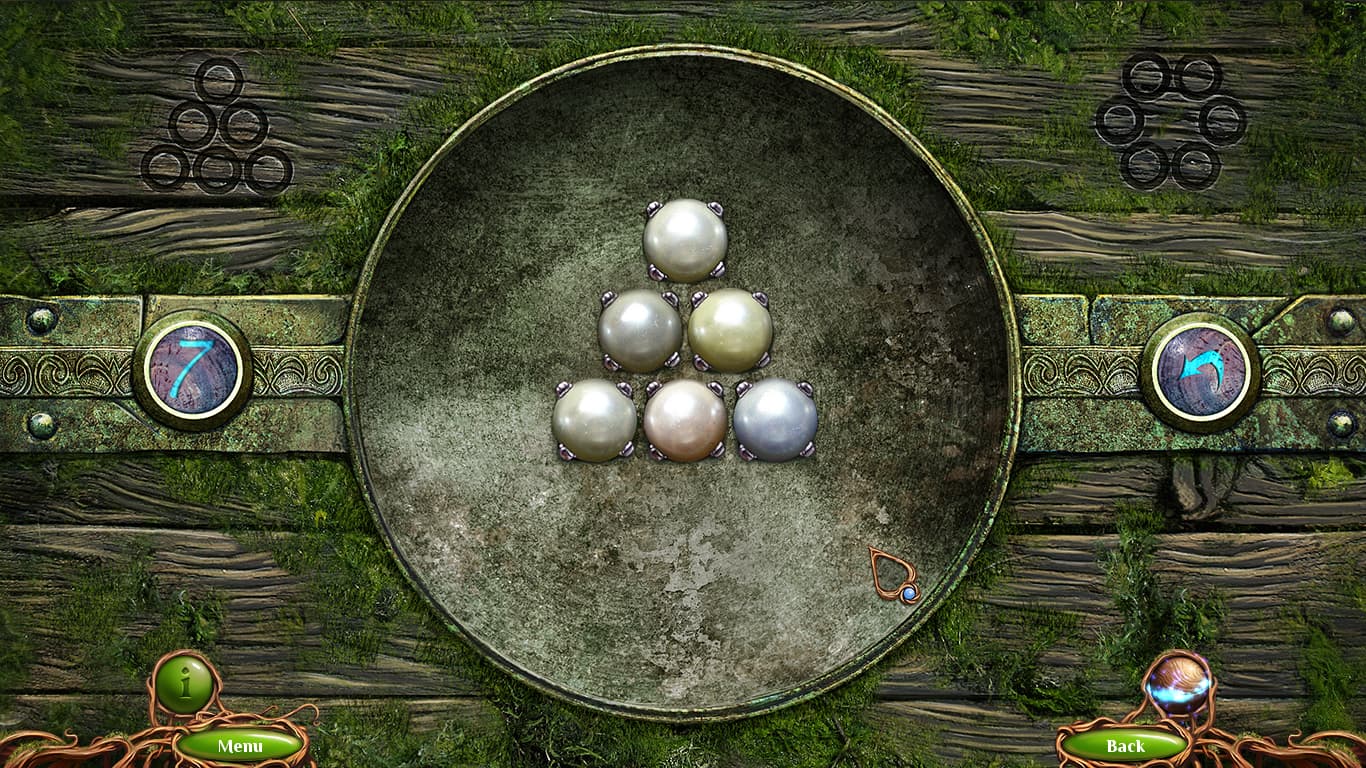The width and height of the screenshot is (1366, 768).
Task: Select the topmost white pearl
Action: [684, 239]
